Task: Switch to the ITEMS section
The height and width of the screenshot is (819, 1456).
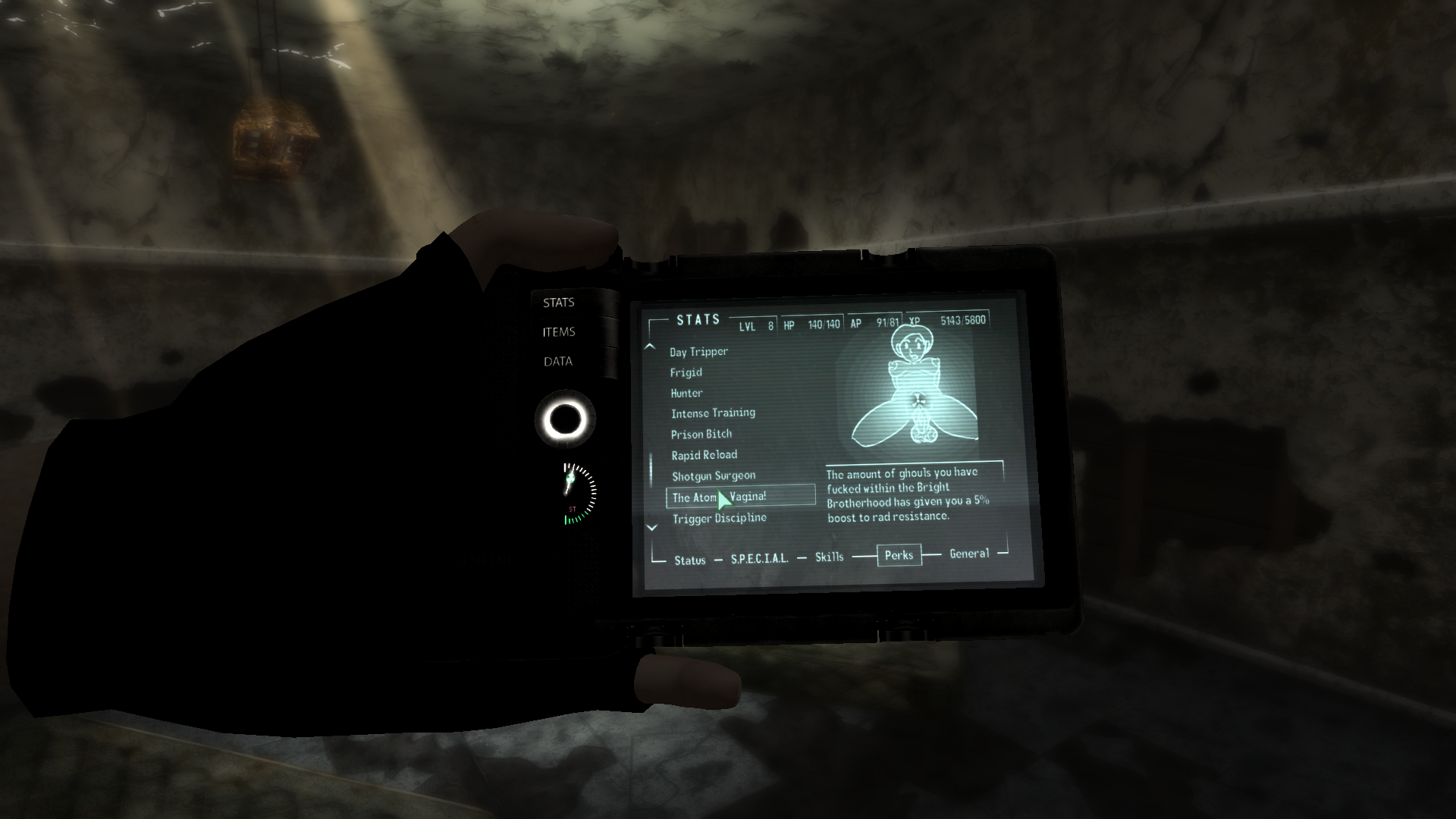Action: pyautogui.click(x=559, y=332)
